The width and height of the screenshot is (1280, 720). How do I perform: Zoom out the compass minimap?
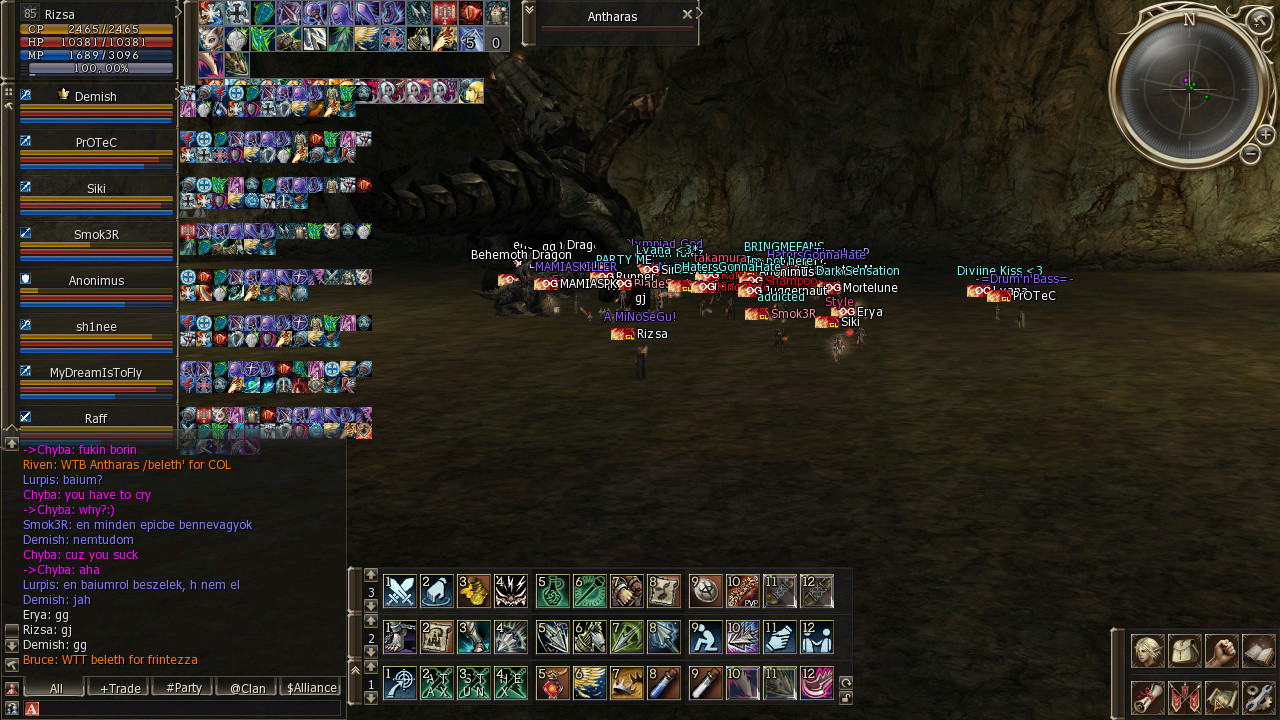1250,154
